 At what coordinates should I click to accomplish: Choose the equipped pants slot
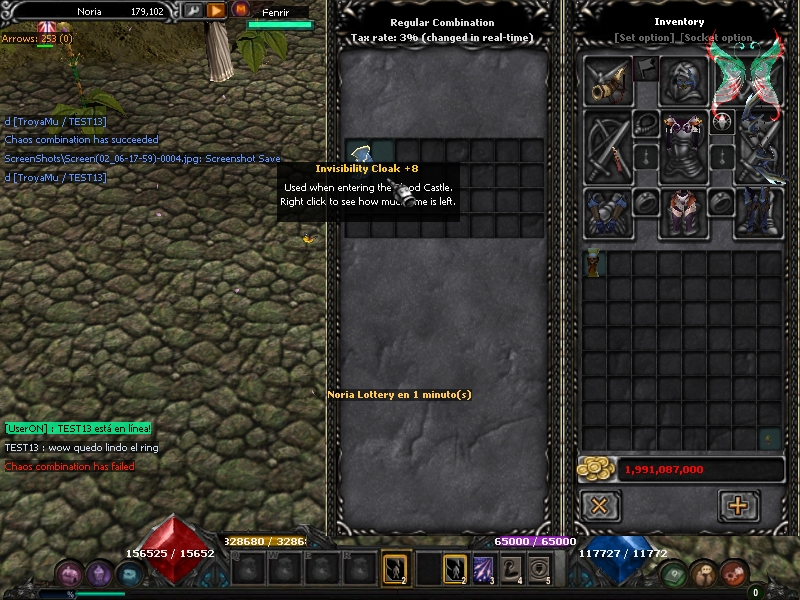(684, 211)
